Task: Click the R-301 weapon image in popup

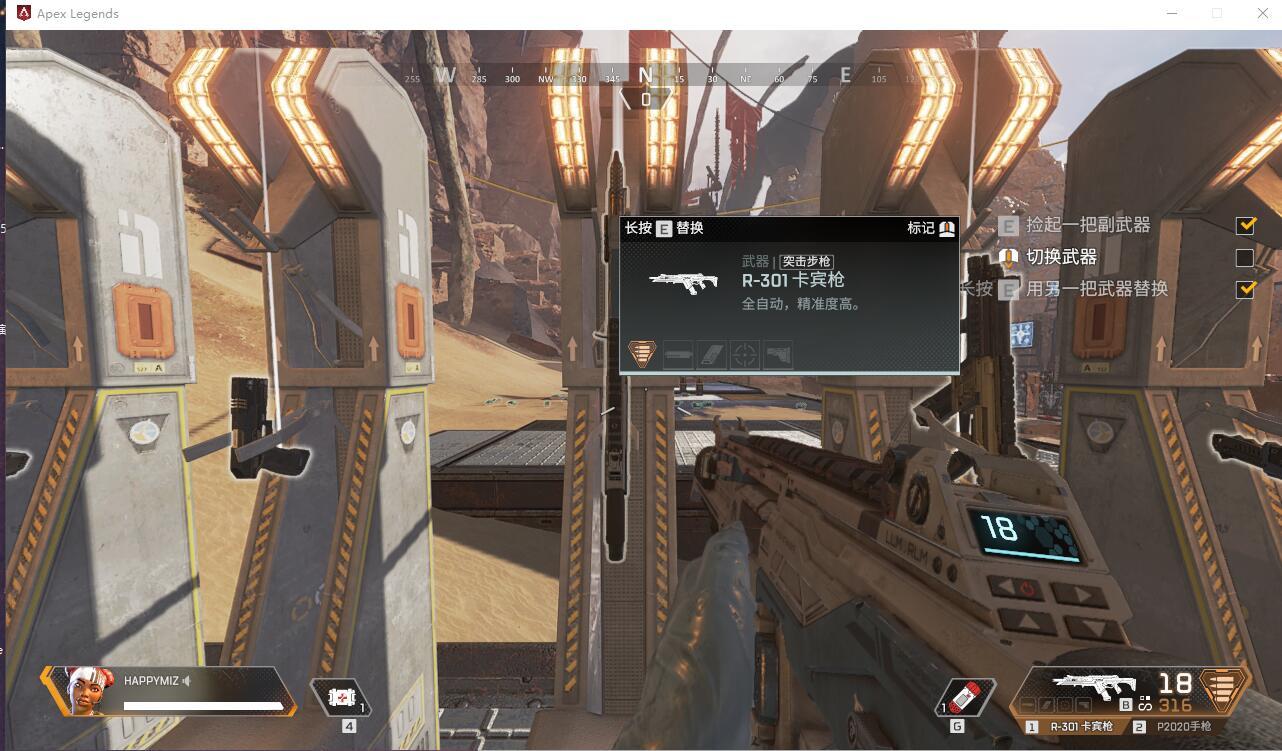Action: (x=683, y=282)
